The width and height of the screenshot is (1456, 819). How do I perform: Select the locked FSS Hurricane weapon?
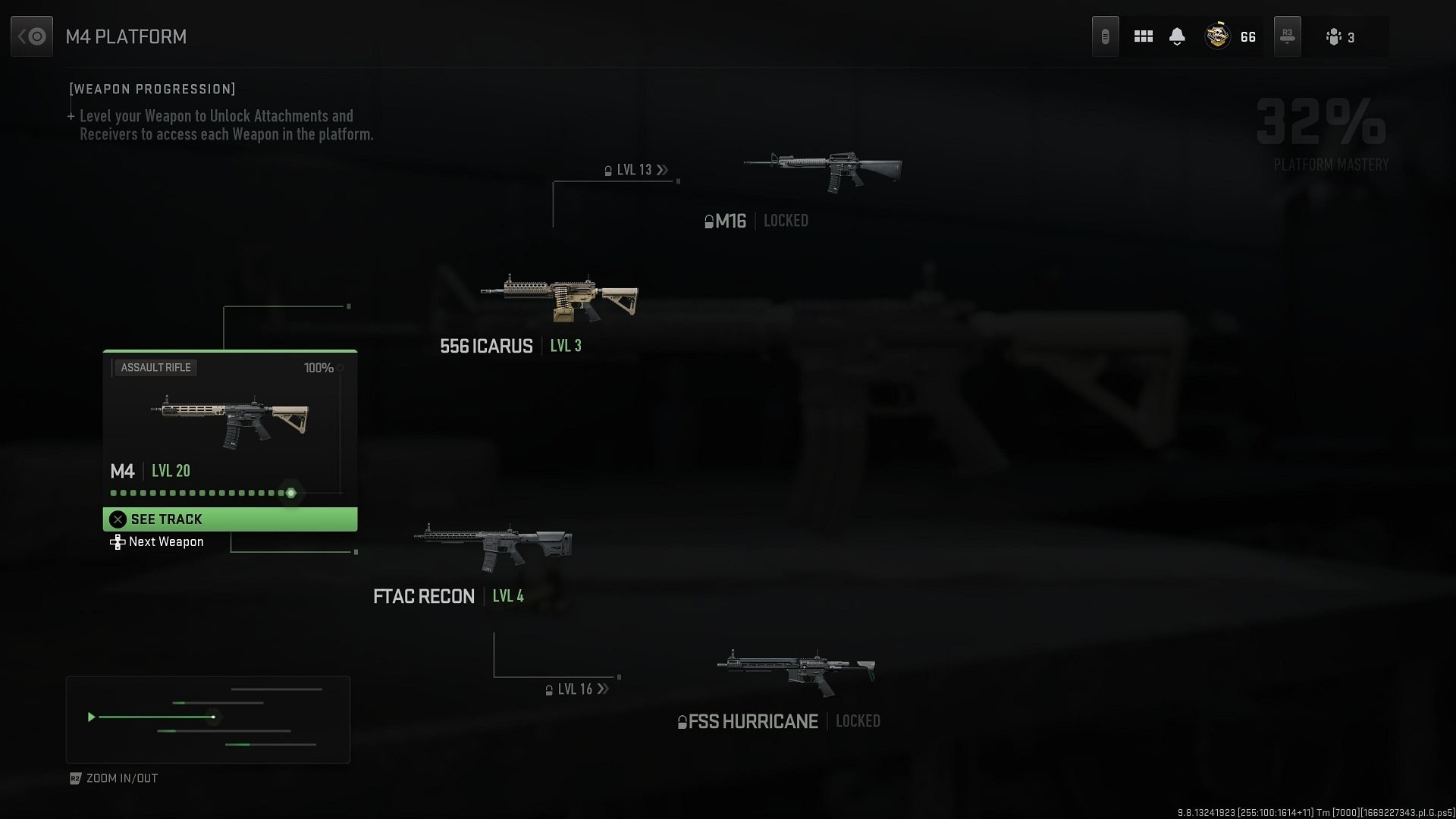coord(796,670)
